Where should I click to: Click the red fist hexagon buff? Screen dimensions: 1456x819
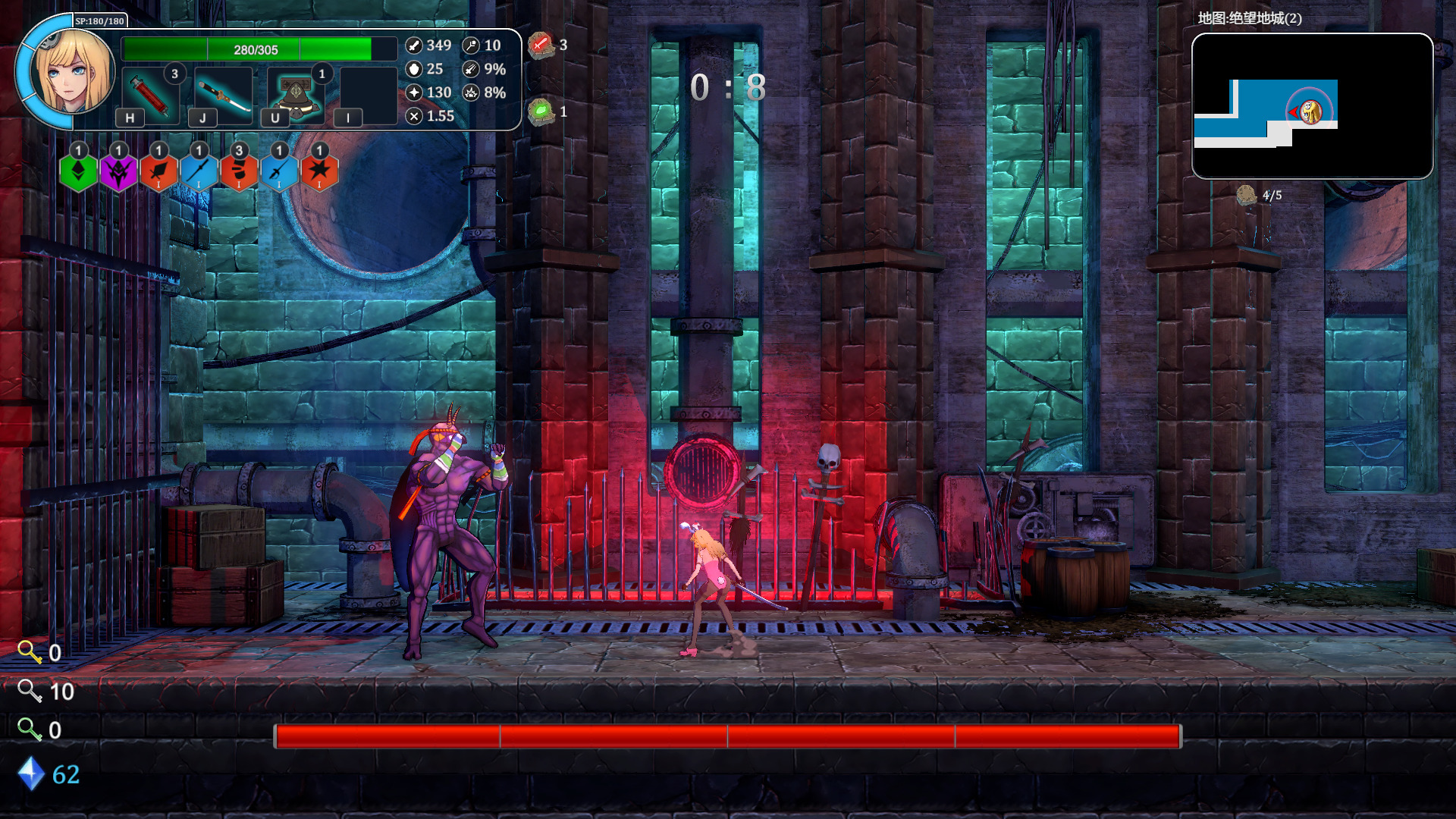coord(239,171)
